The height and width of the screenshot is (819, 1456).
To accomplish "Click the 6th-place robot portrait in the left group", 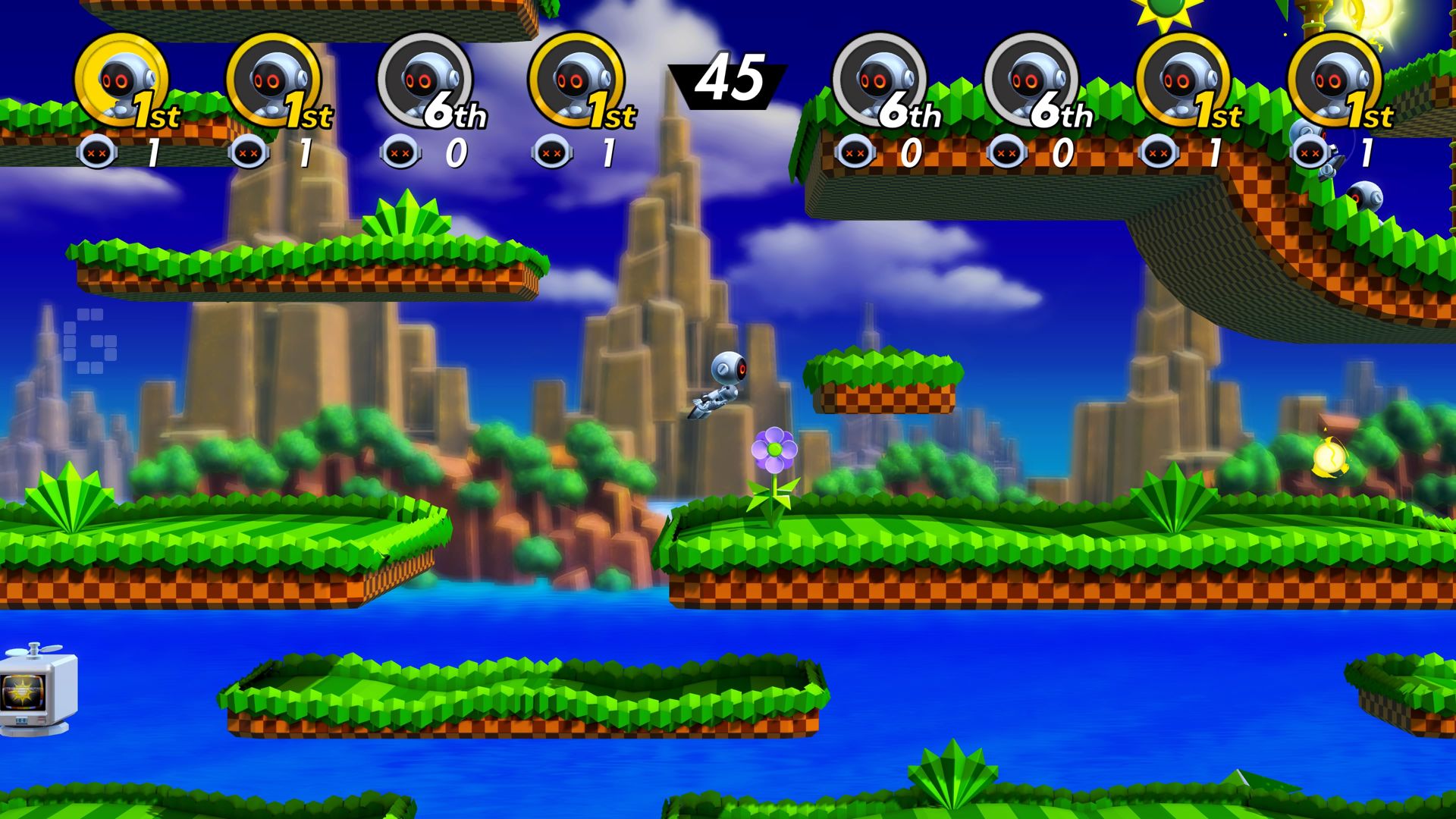I will tap(425, 80).
